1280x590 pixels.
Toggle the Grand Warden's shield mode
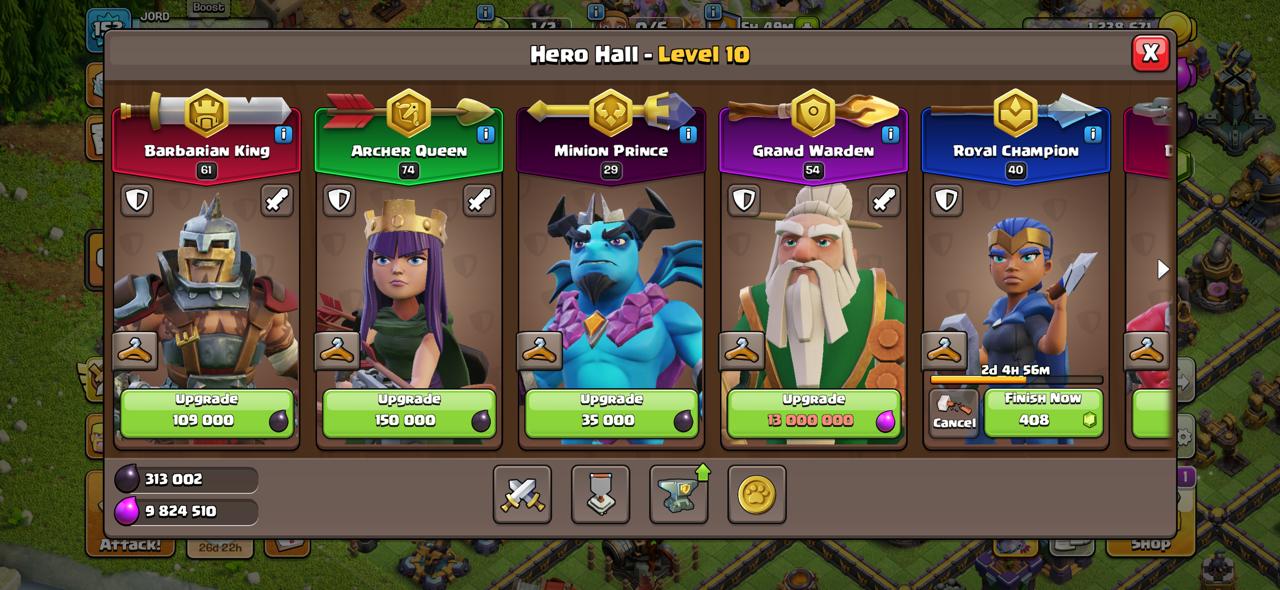(x=743, y=200)
